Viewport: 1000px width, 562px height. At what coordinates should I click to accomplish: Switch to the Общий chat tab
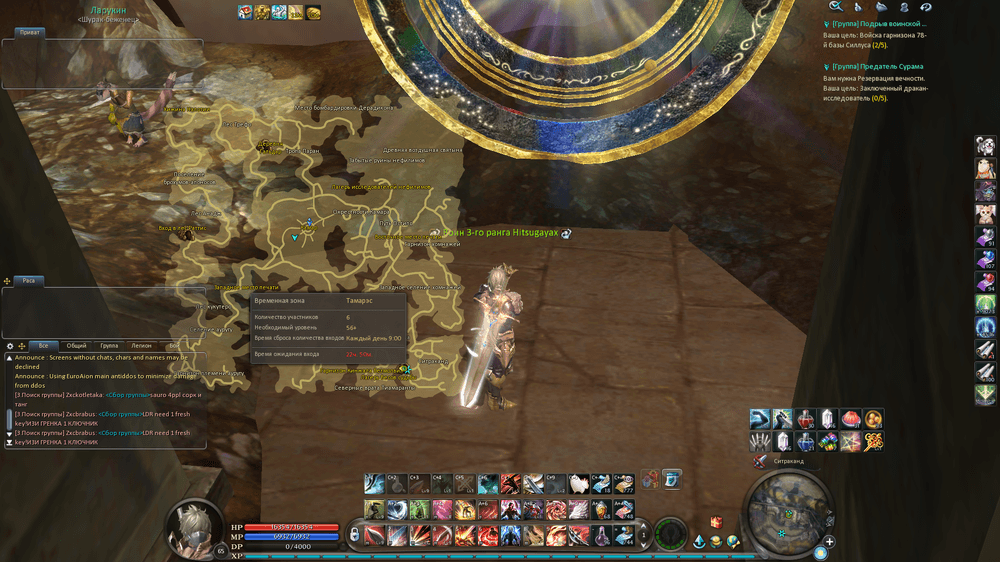point(76,345)
